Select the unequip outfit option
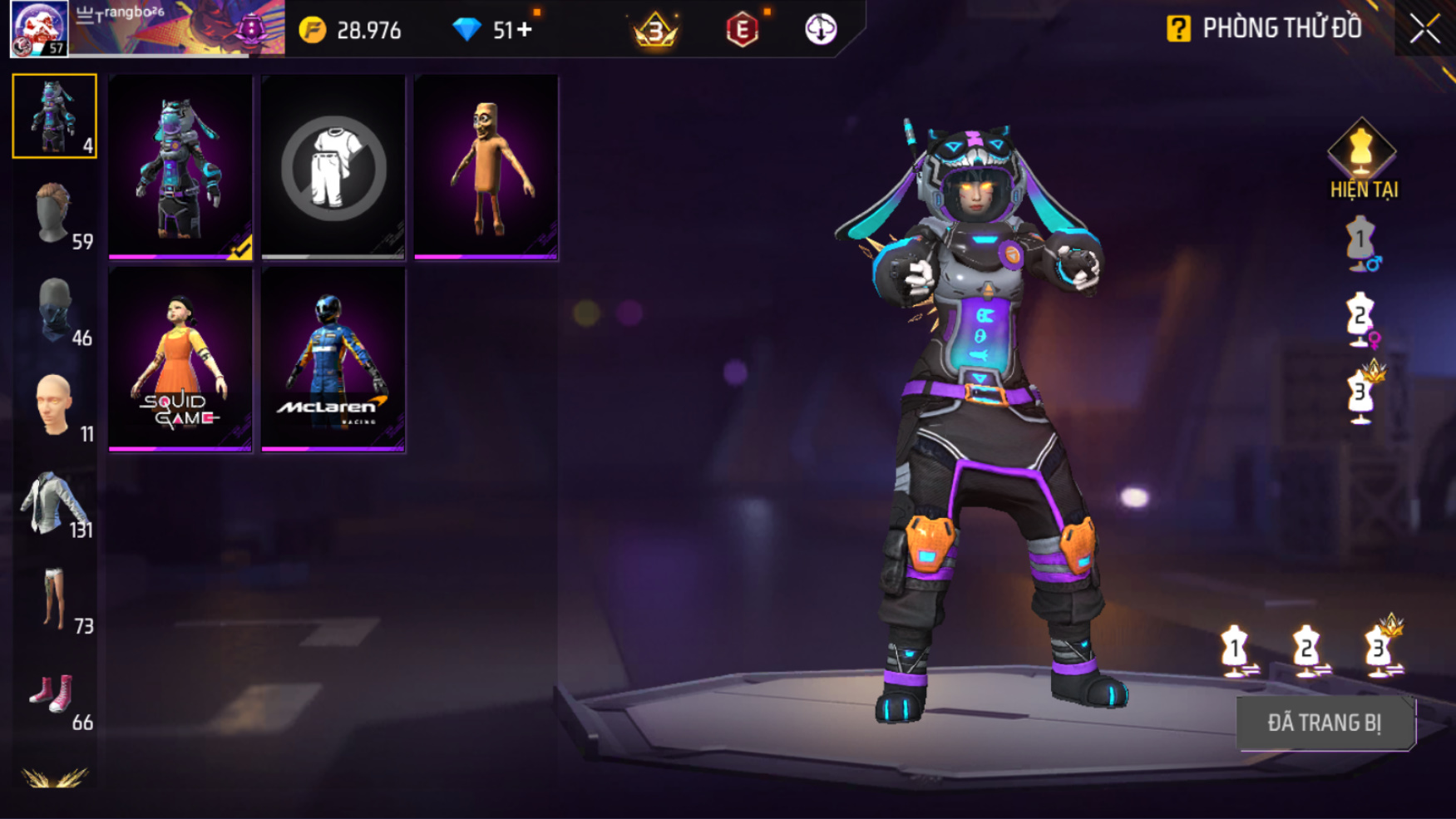 [x=333, y=167]
